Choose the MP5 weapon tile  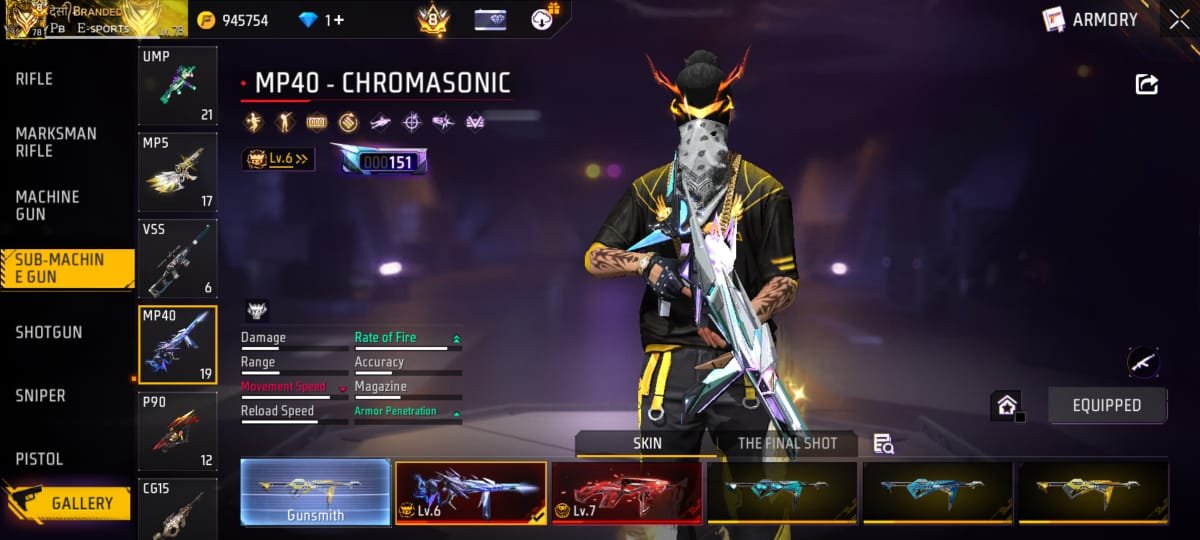coord(177,172)
